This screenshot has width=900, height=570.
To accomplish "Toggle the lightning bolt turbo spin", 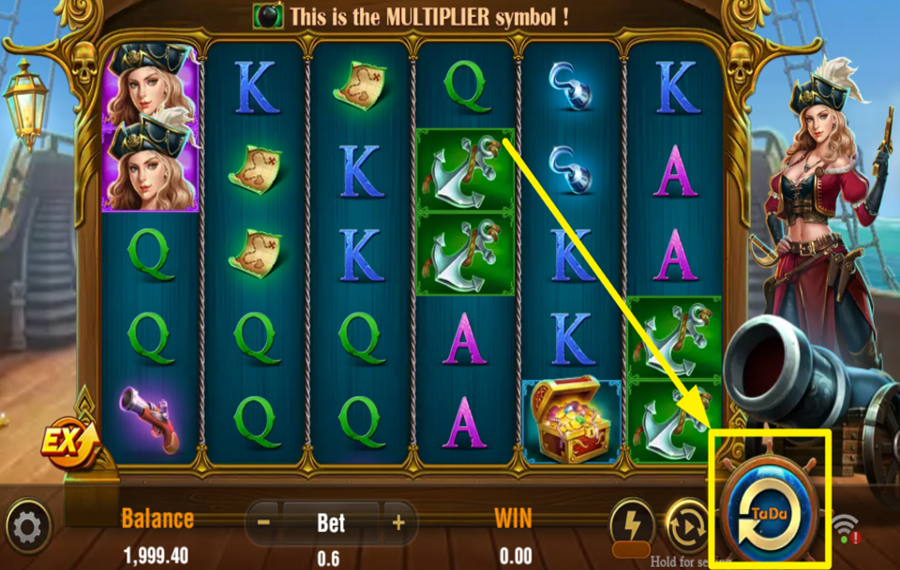I will pos(631,521).
